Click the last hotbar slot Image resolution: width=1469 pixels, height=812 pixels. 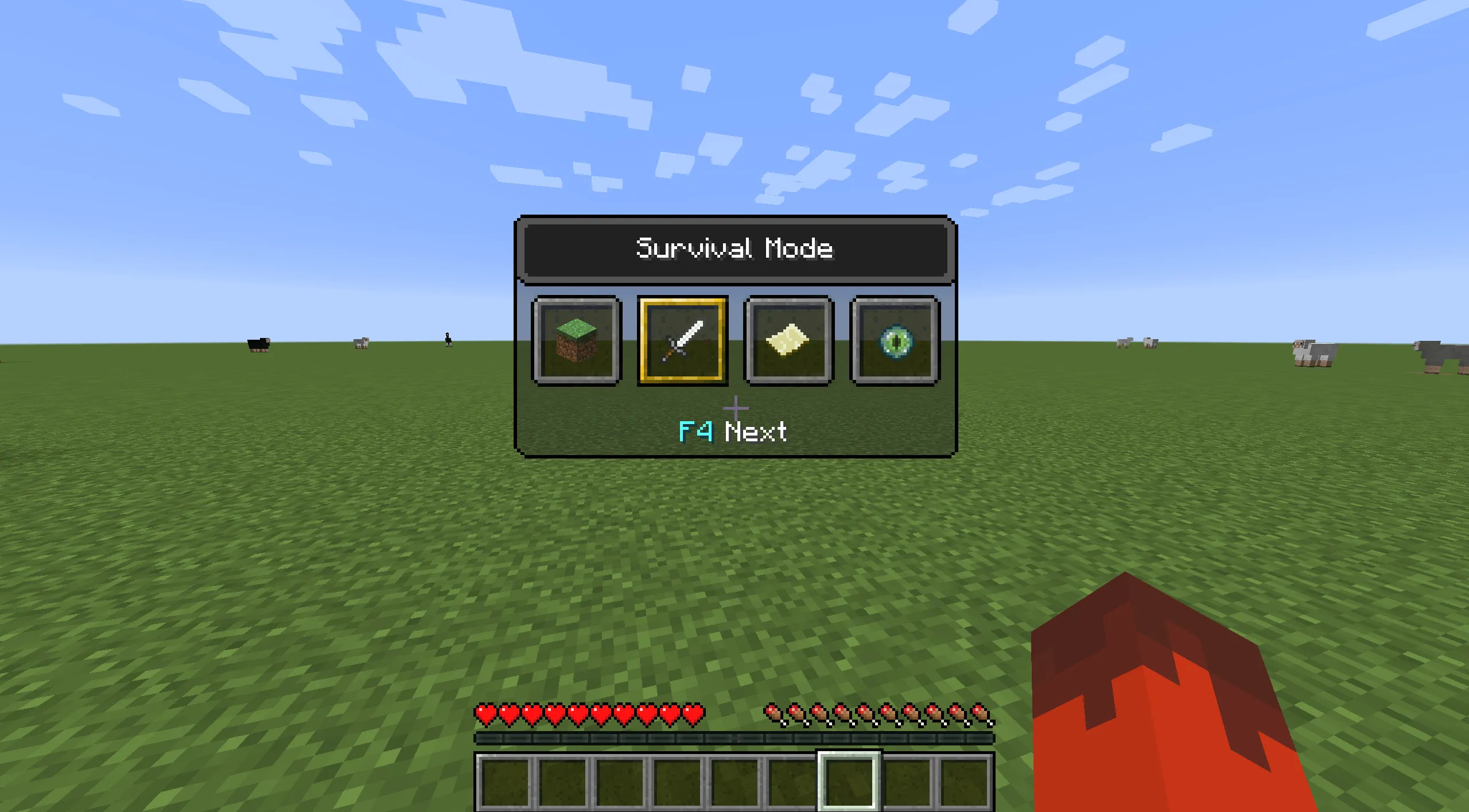pyautogui.click(x=964, y=783)
